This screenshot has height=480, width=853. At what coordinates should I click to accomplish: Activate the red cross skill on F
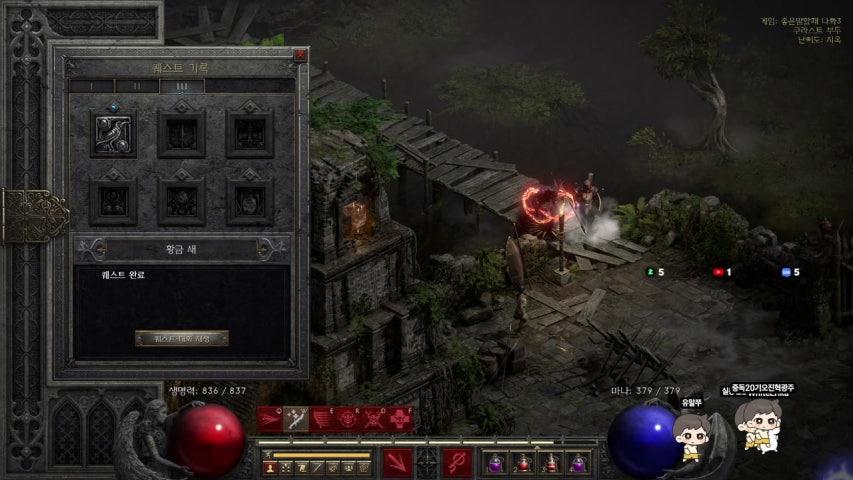400,419
